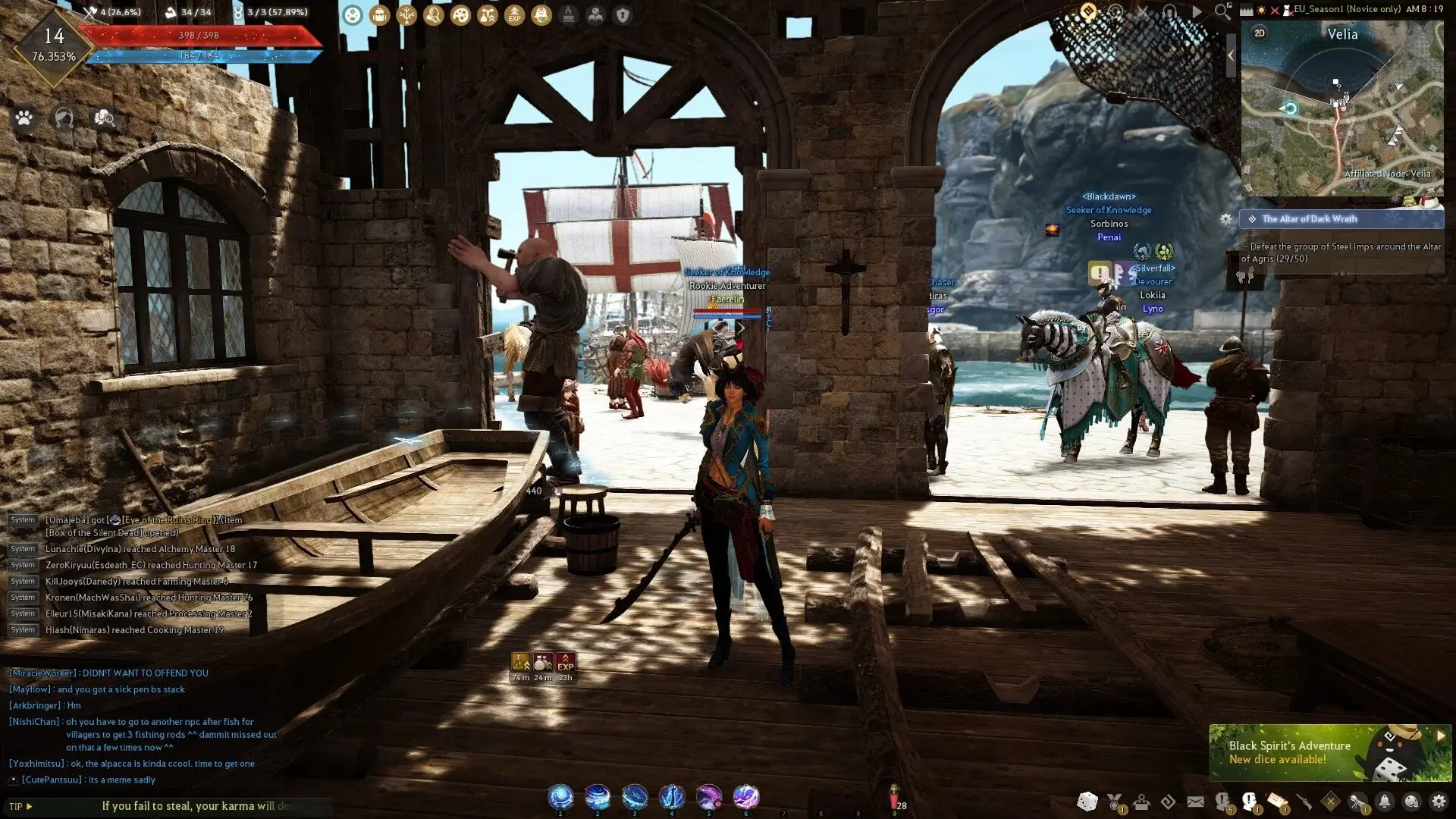
Task: Open the gear settings menu icon
Action: (x=1438, y=802)
